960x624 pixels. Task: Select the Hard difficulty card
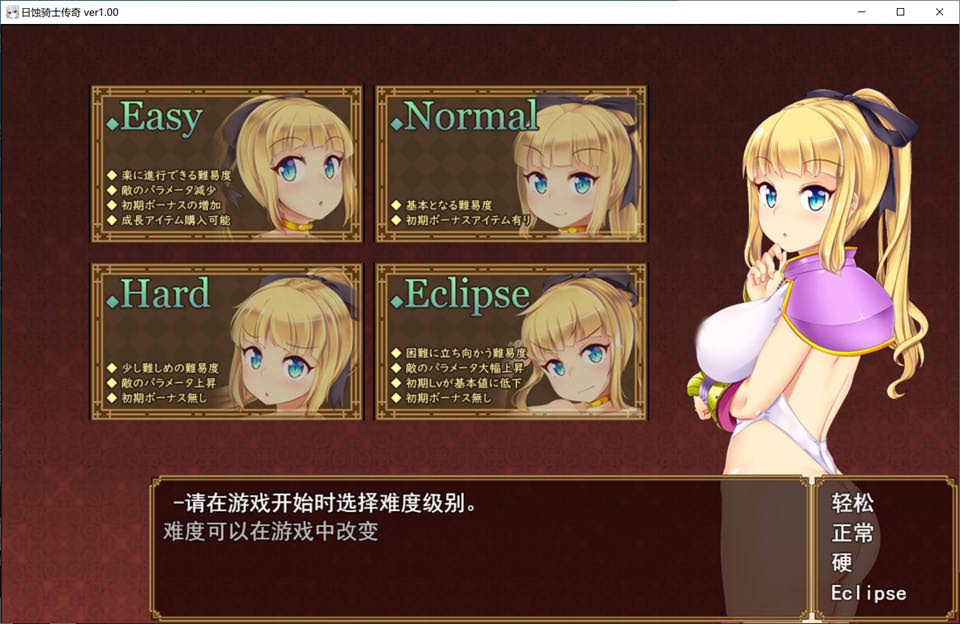(x=225, y=341)
